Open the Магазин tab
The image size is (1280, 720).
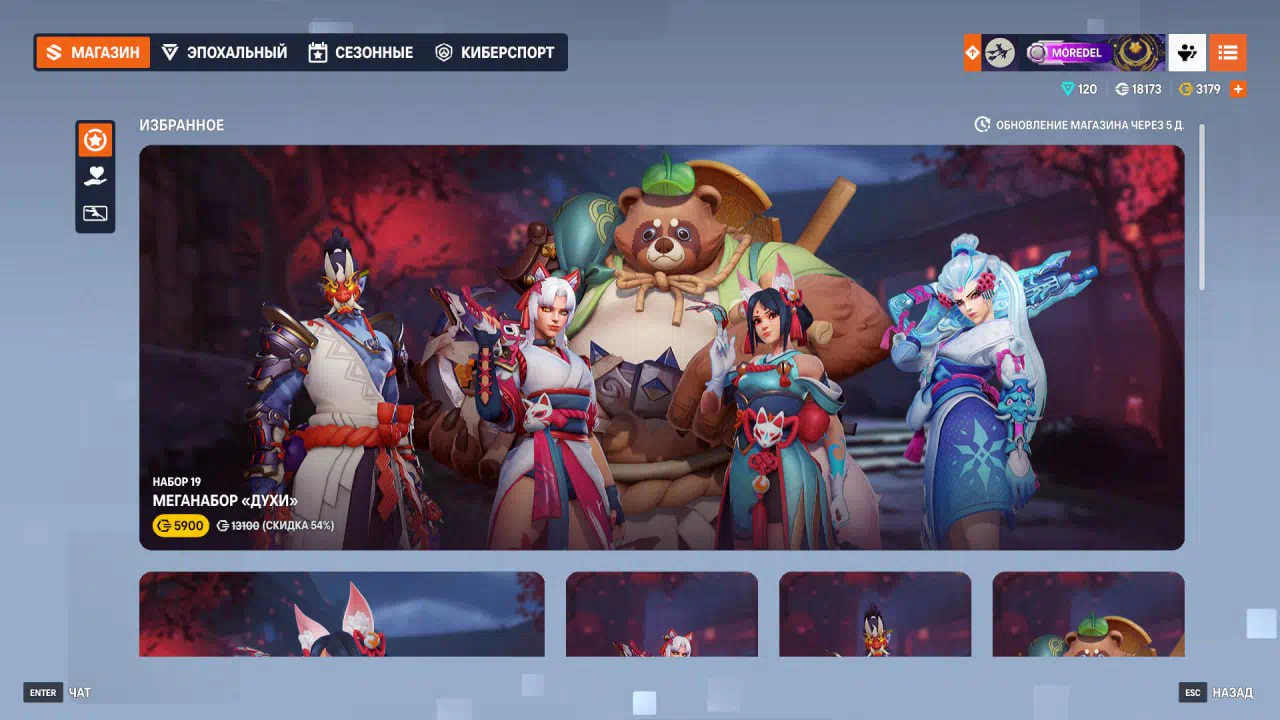click(x=93, y=52)
